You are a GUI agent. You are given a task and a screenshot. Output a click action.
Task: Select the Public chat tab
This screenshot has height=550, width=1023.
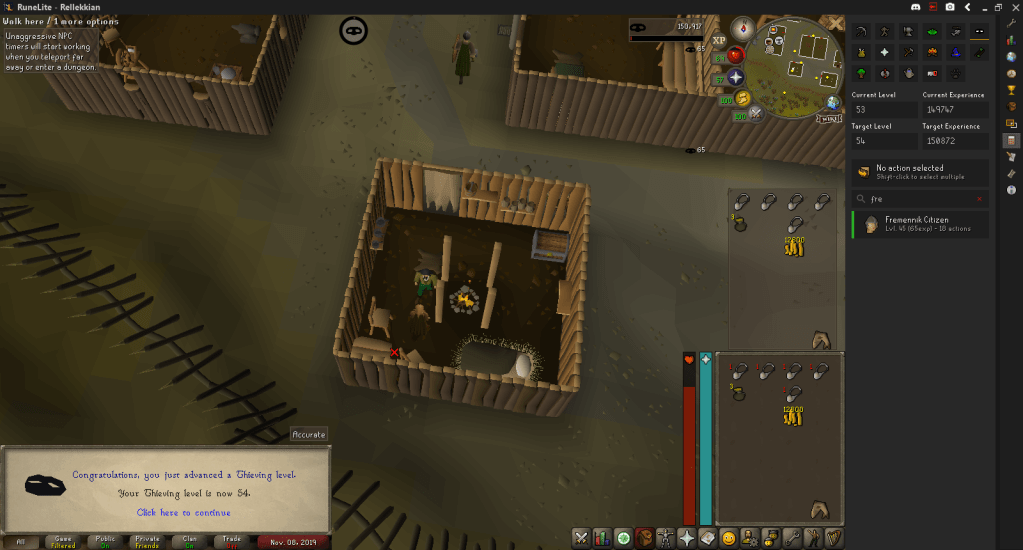[105, 541]
